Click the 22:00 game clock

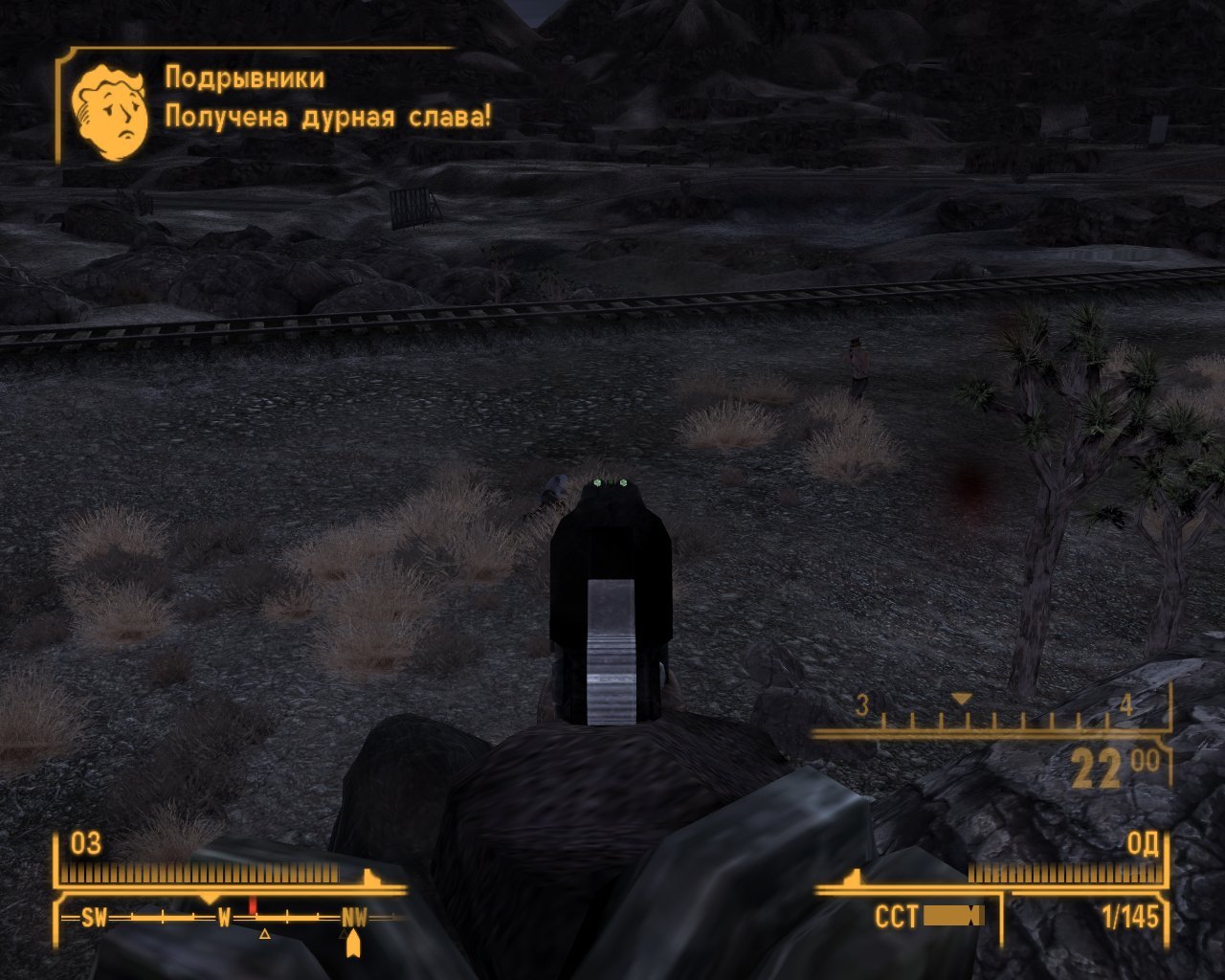(1110, 766)
